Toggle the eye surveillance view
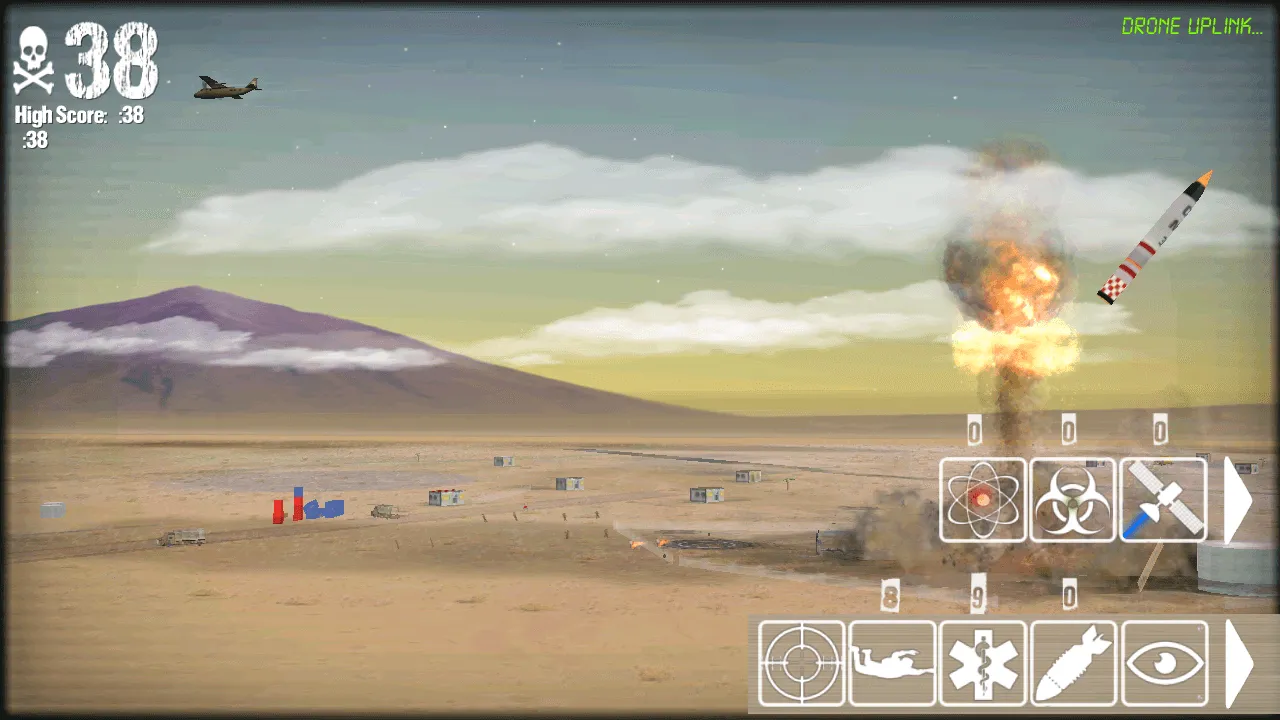The width and height of the screenshot is (1280, 720). tap(1162, 663)
